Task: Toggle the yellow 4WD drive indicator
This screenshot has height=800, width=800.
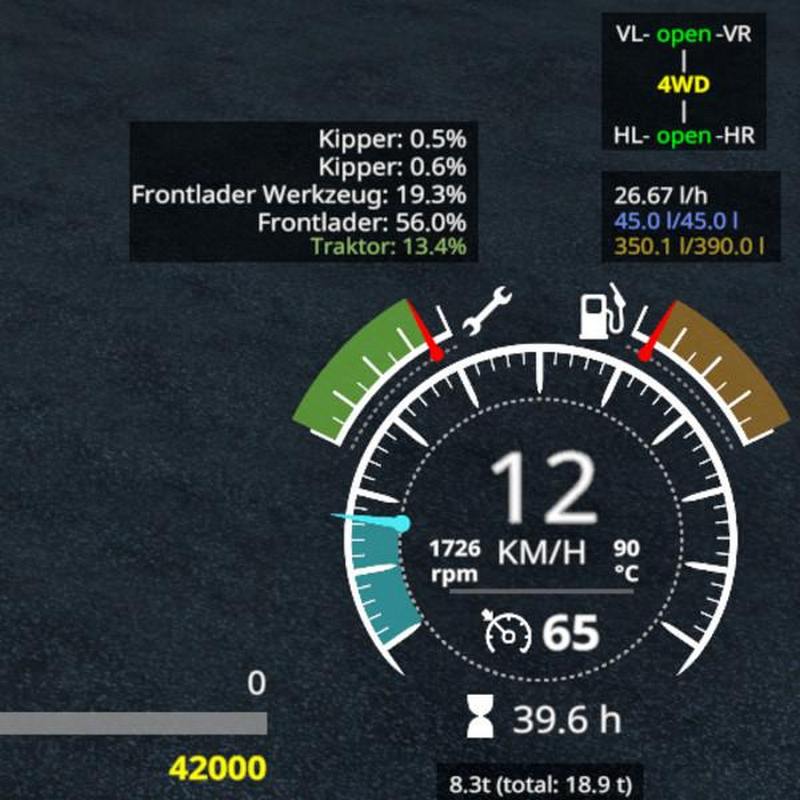Action: pos(683,85)
